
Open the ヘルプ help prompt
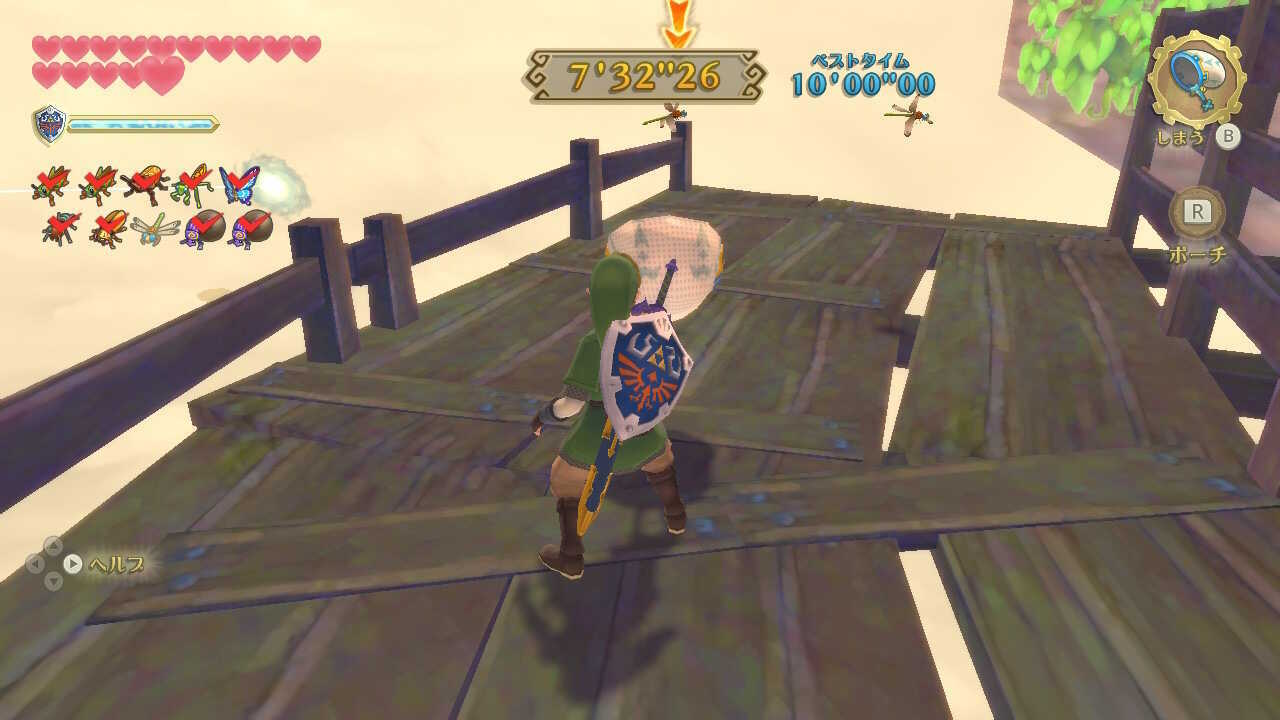(x=115, y=563)
